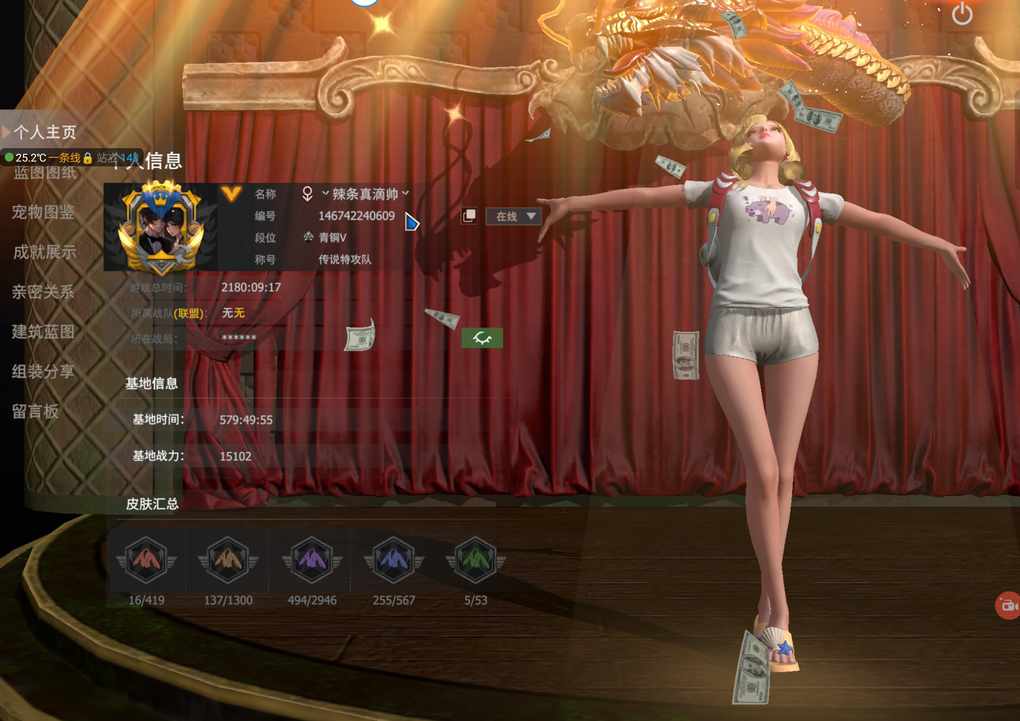Show the 成就展示 achievements tab
Image resolution: width=1020 pixels, height=721 pixels.
click(45, 252)
